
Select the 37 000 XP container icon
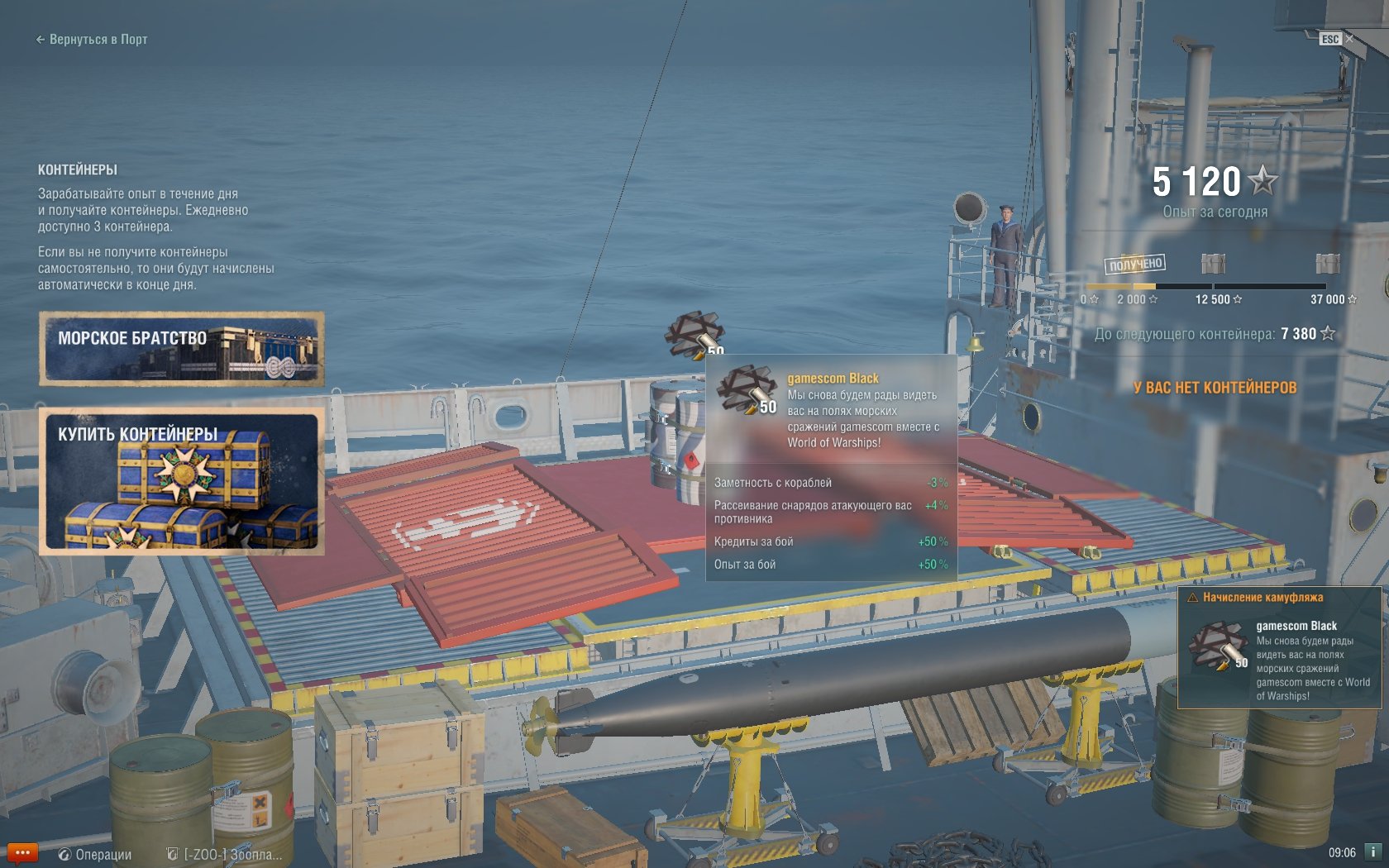click(1327, 264)
